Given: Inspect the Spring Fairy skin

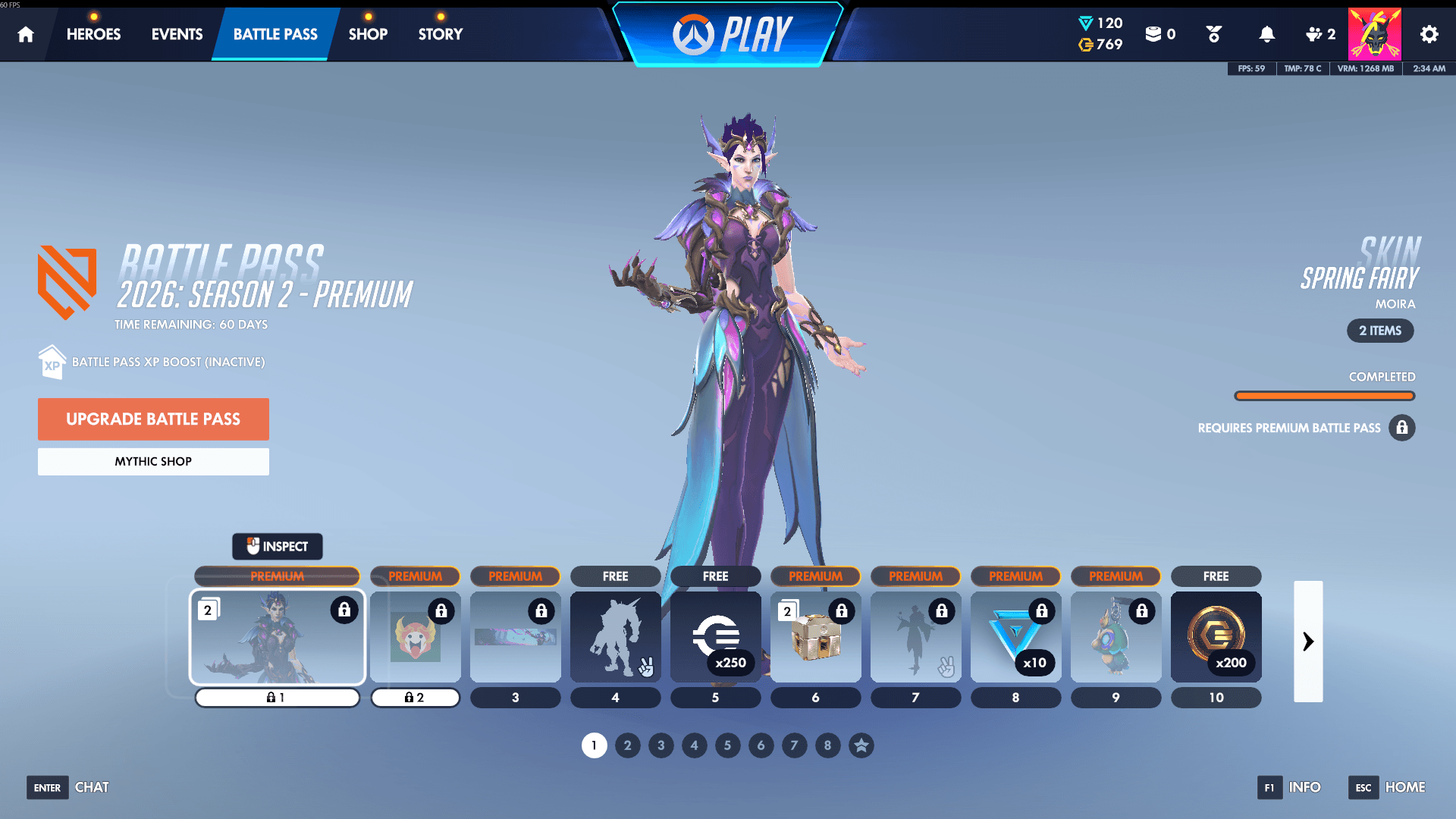Looking at the screenshot, I should coord(278,546).
